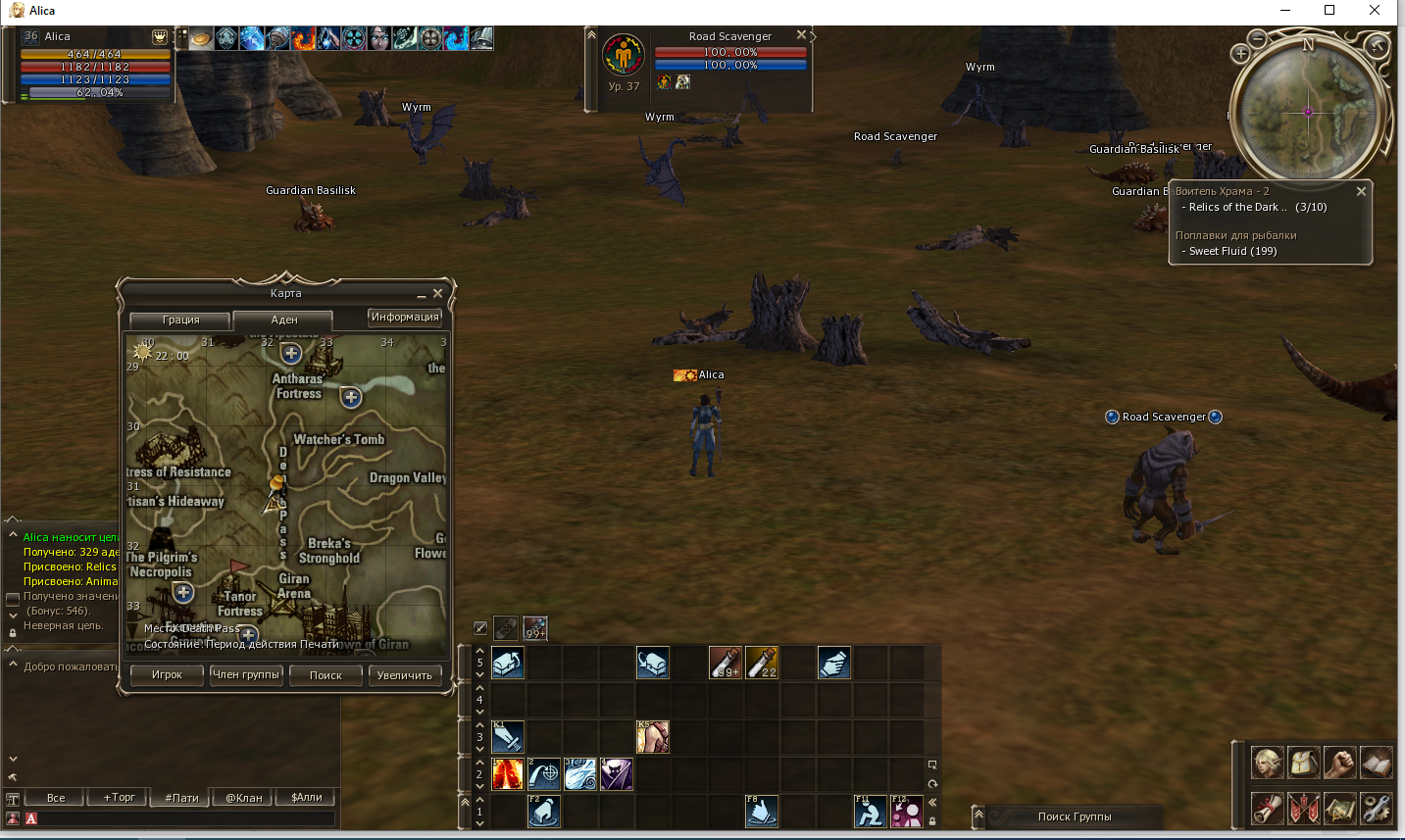Toggle the crossed-swords icon near the shortcut bar

(479, 627)
